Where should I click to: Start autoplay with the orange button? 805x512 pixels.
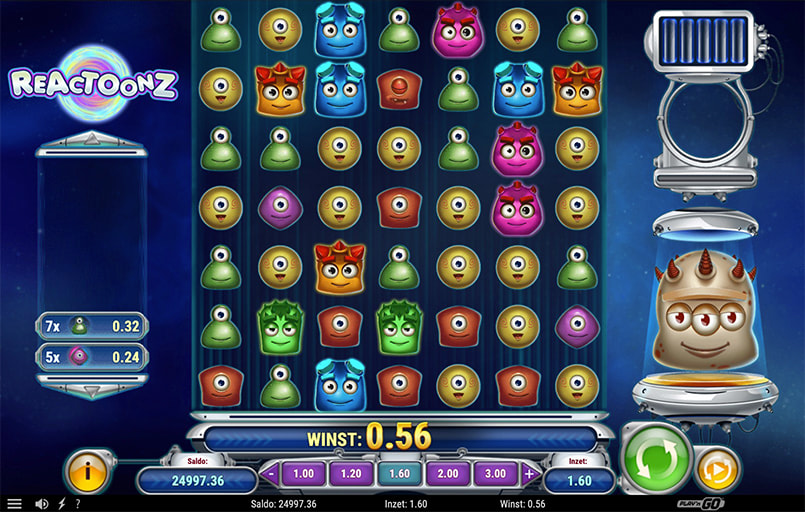pos(717,468)
